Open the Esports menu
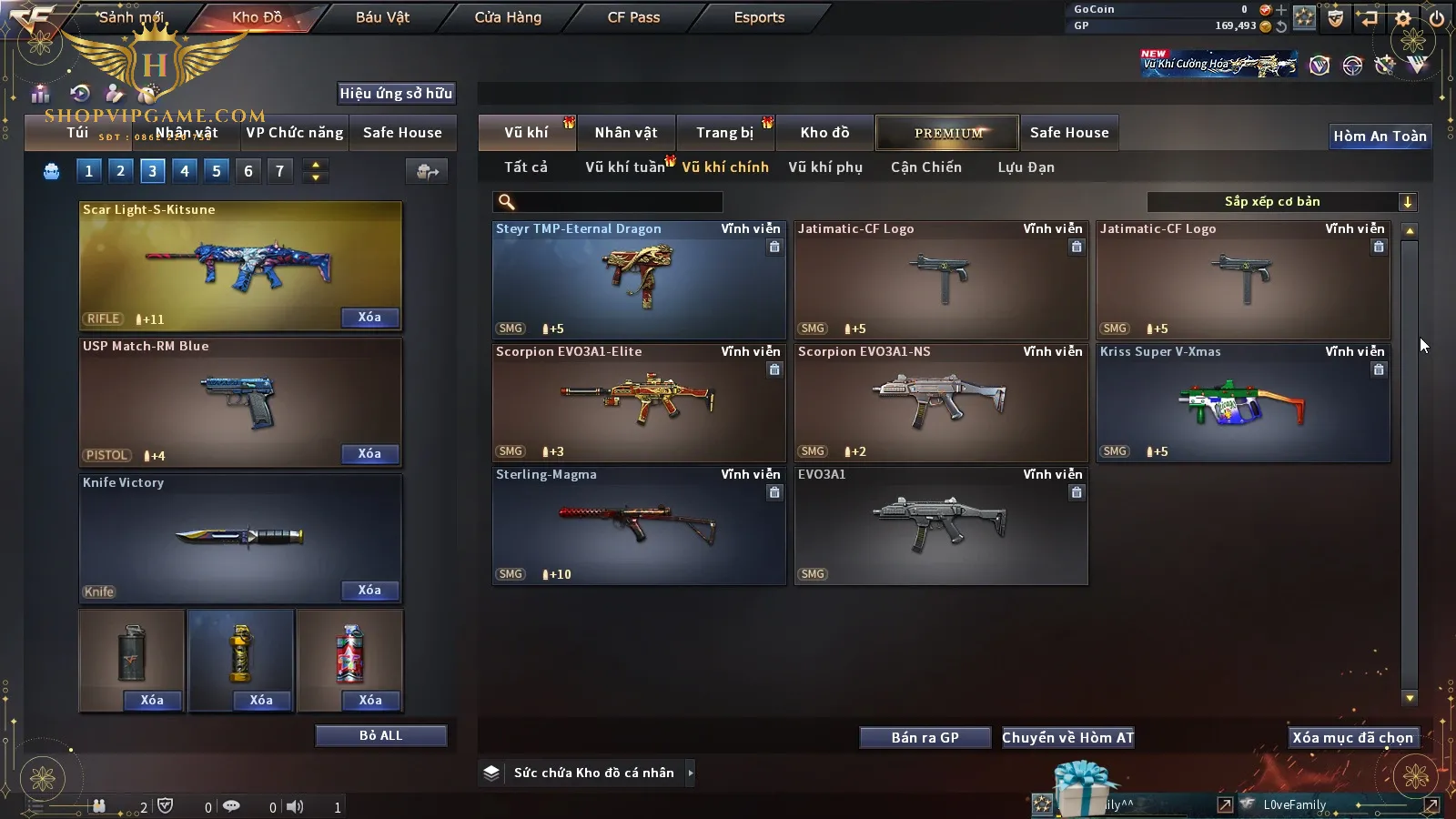1456x819 pixels. click(x=759, y=17)
